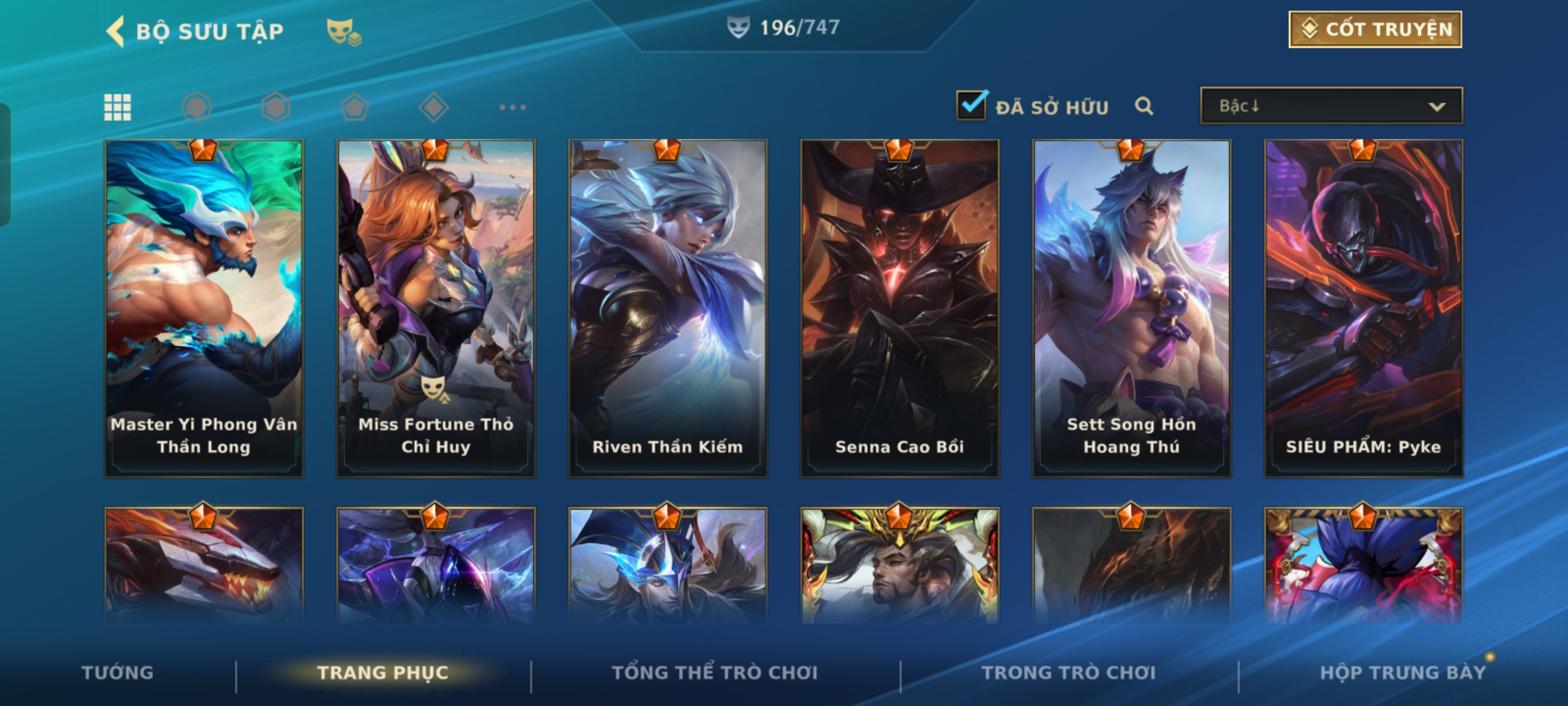Screen dimensions: 1568x706
Task: Select Sett Song Hồn Hoang Thú skin
Action: [x=1132, y=307]
